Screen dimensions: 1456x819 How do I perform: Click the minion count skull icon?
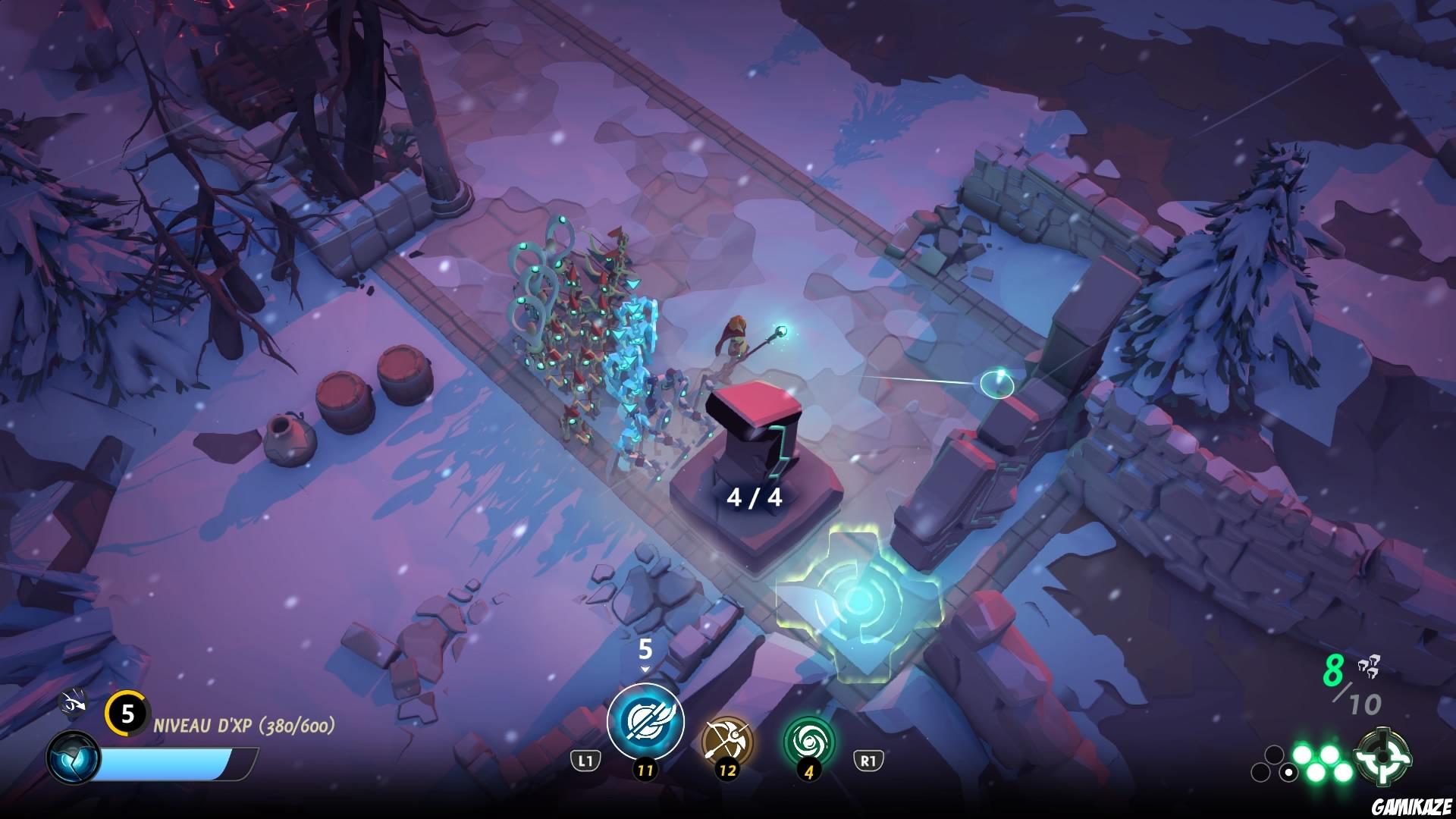1369,667
